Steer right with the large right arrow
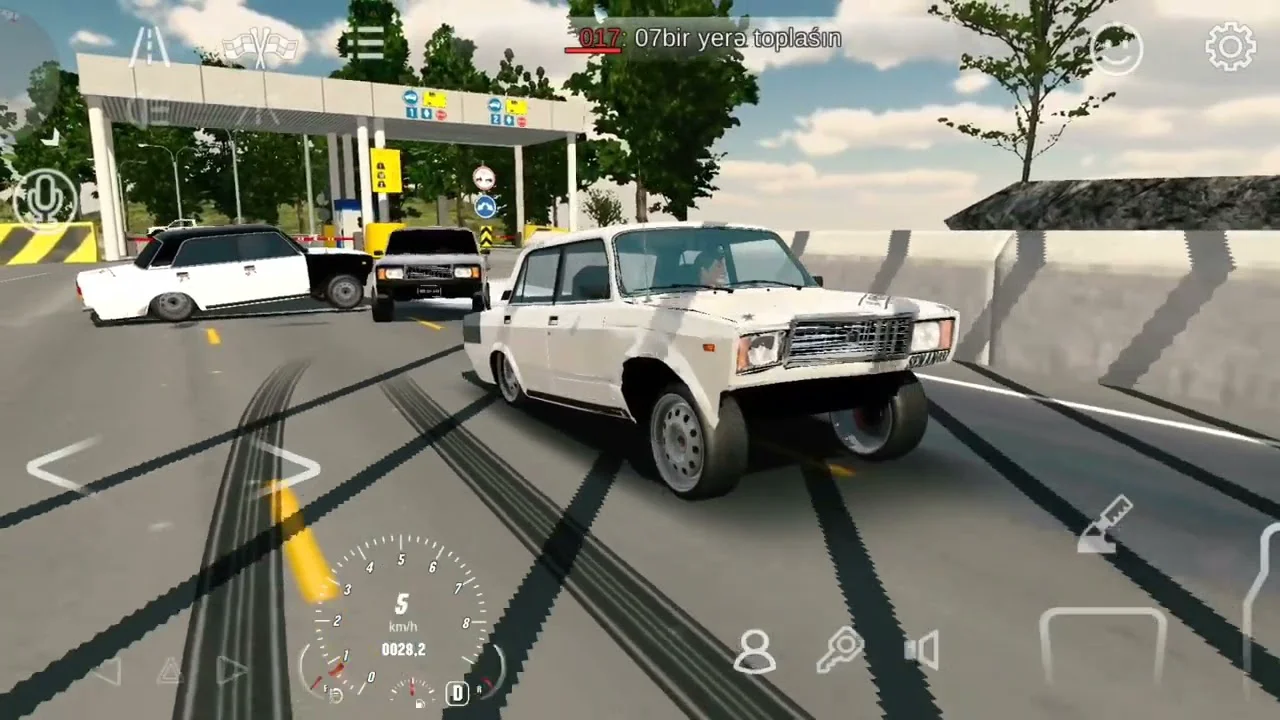Screen dimensions: 1280x720 (288, 465)
